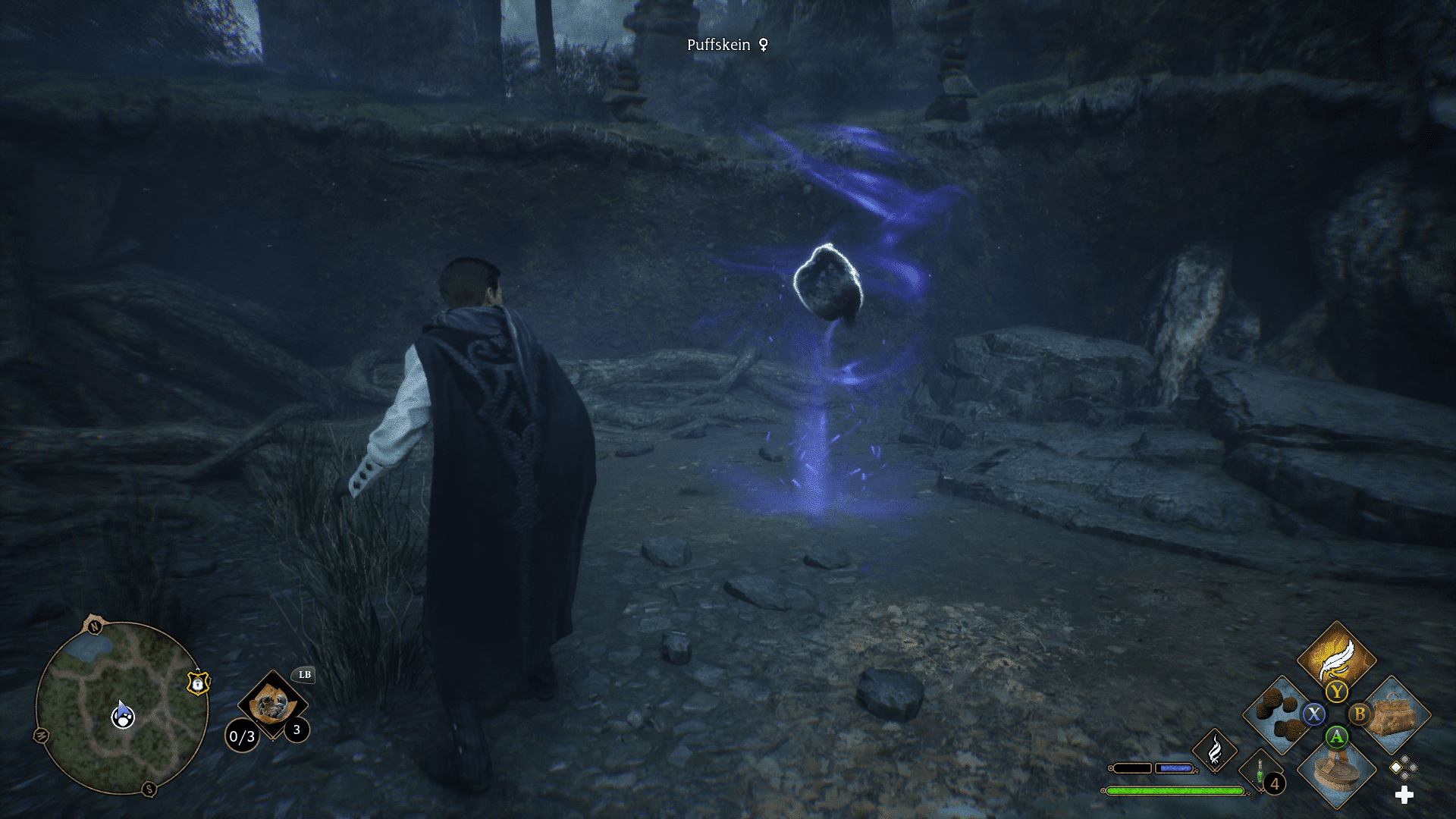
Task: Click the locked shield icon on the minimap
Action: 198,685
